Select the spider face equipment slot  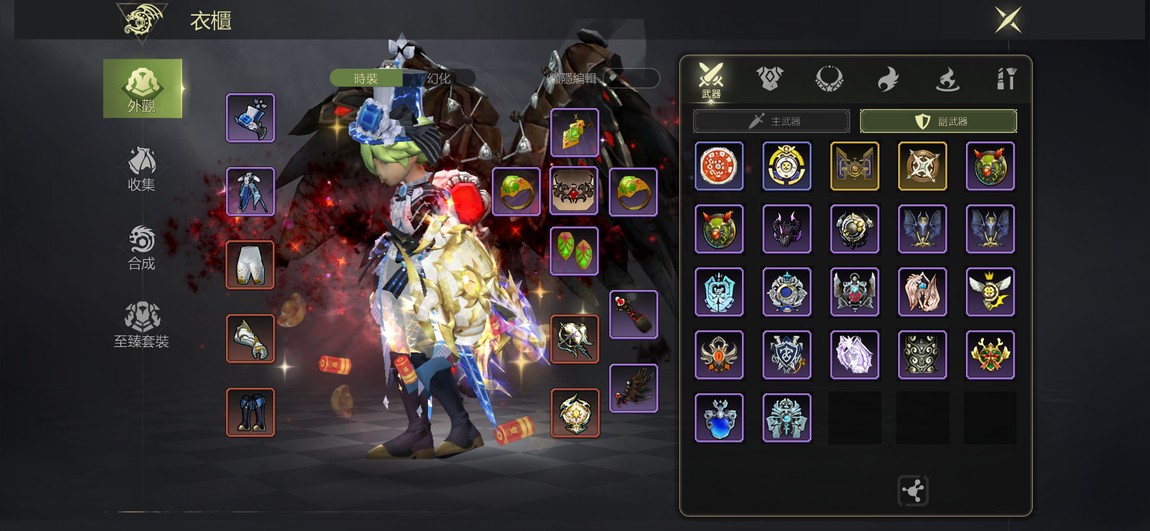tap(575, 191)
